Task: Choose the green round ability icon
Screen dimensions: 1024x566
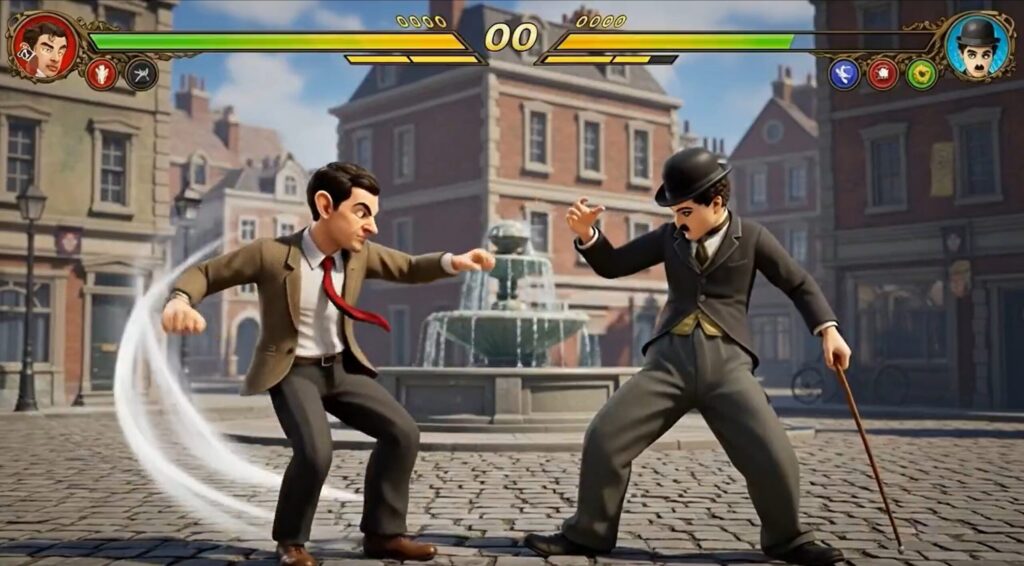Action: click(x=921, y=74)
